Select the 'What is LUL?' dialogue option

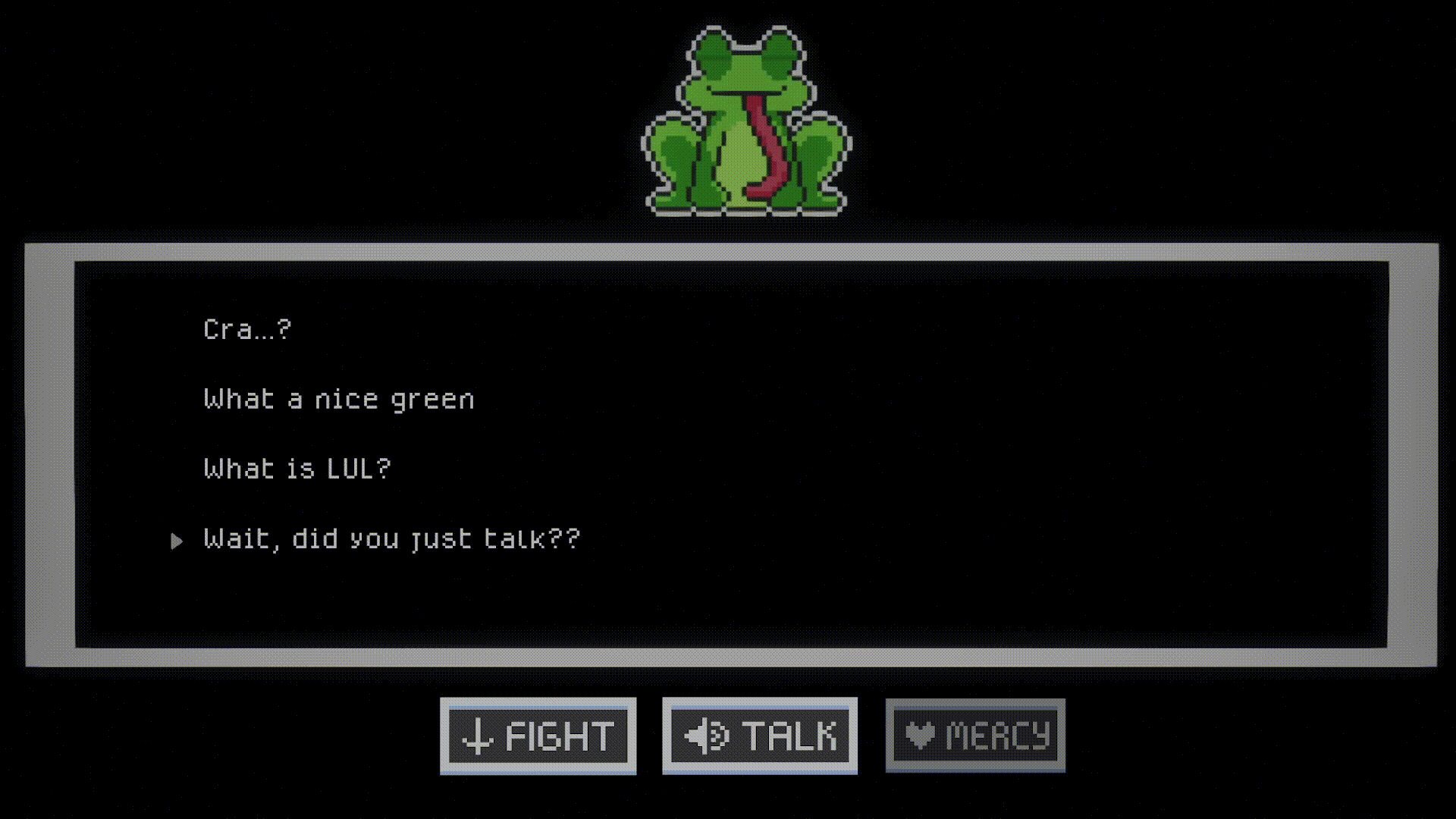click(x=298, y=468)
